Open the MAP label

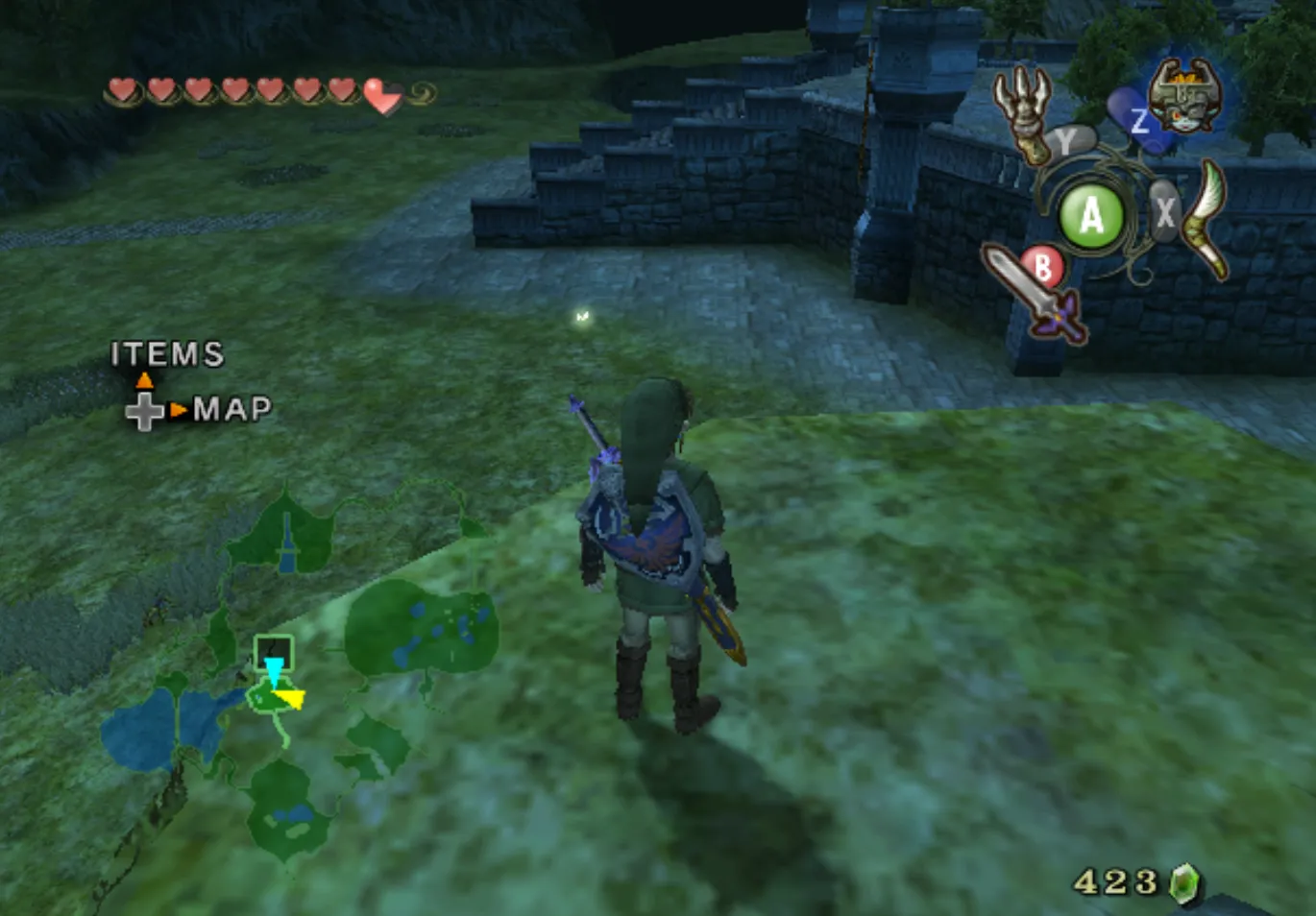(232, 409)
